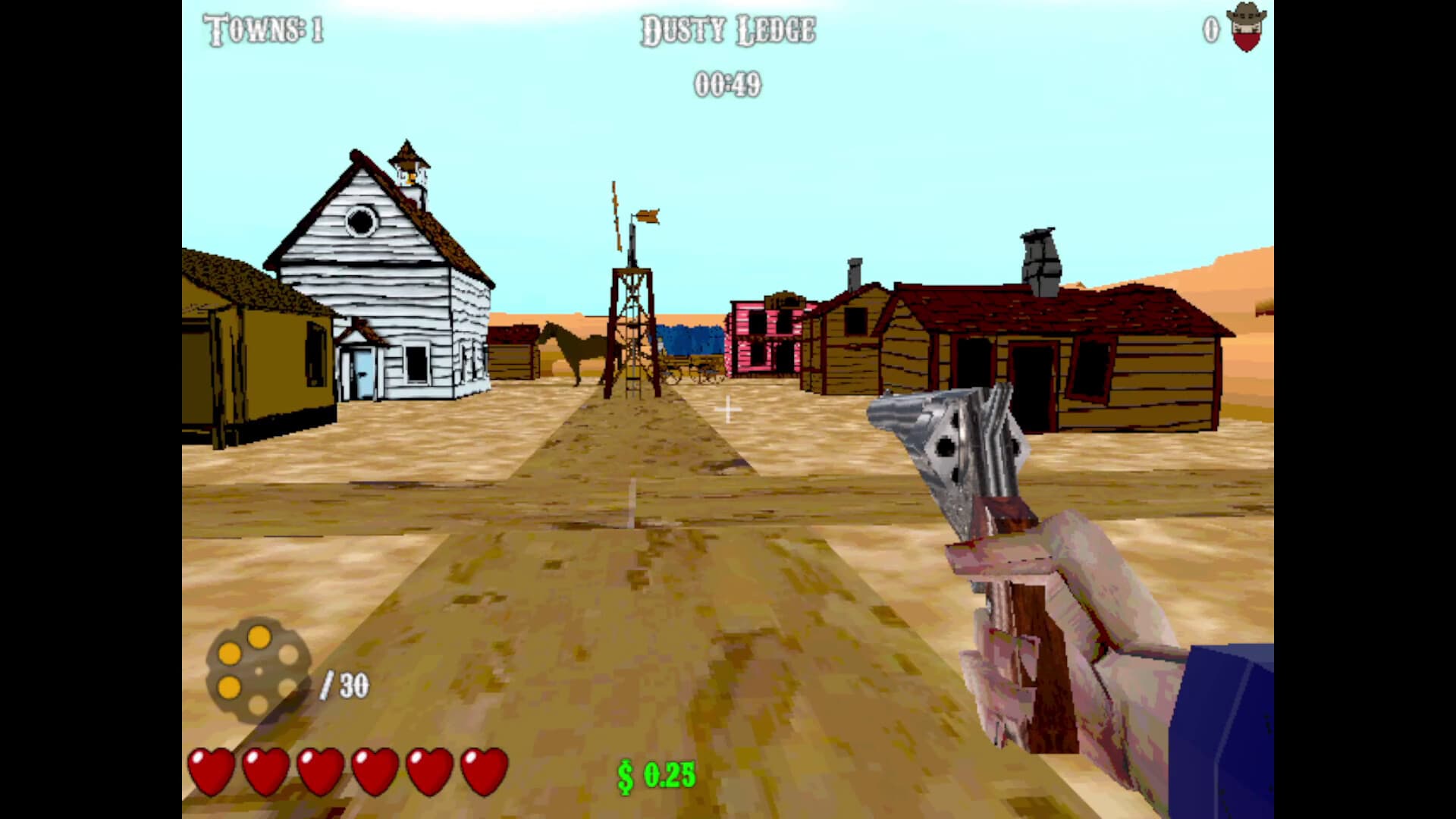Select the 'Dusty Ledge' header text

pyautogui.click(x=730, y=30)
